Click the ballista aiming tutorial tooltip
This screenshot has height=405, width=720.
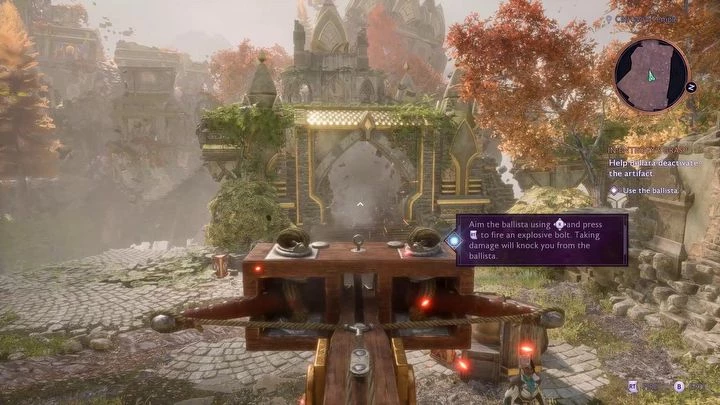coord(541,240)
